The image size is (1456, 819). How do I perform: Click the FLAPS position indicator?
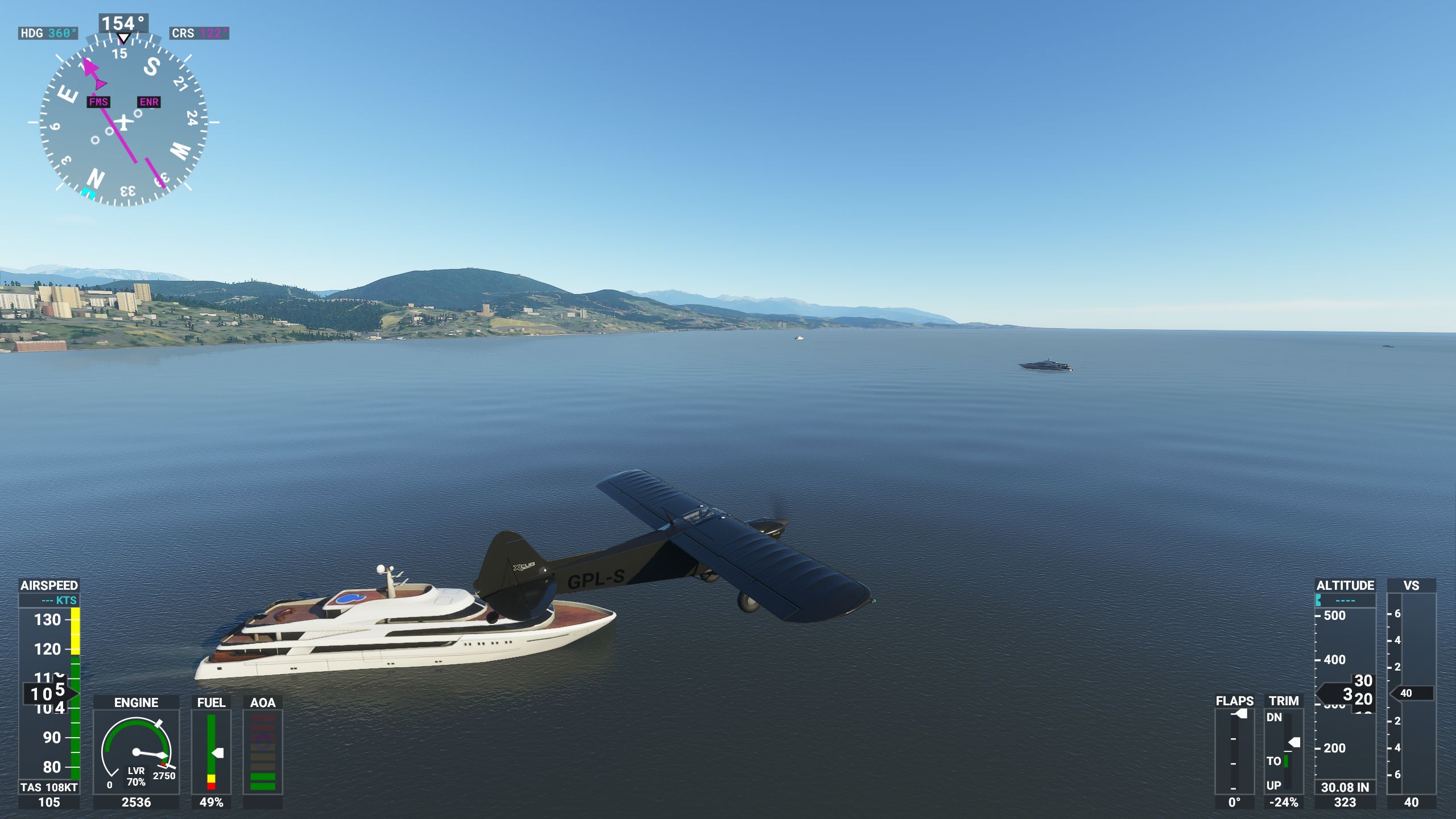coord(1234,751)
